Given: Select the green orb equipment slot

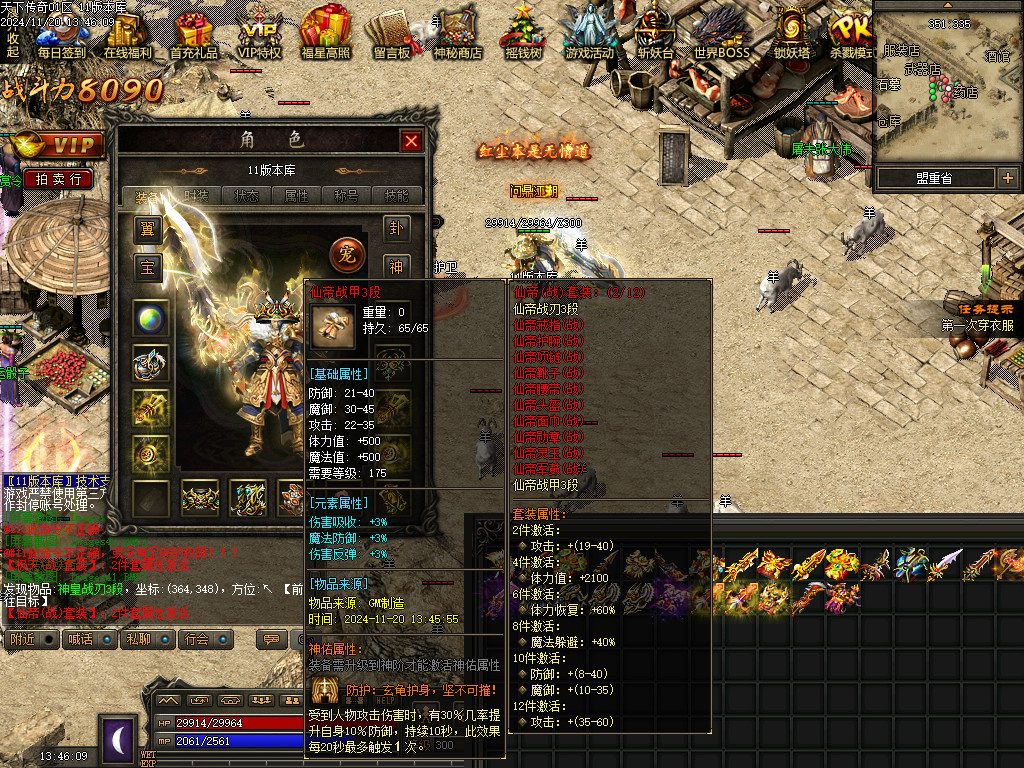Looking at the screenshot, I should [151, 319].
